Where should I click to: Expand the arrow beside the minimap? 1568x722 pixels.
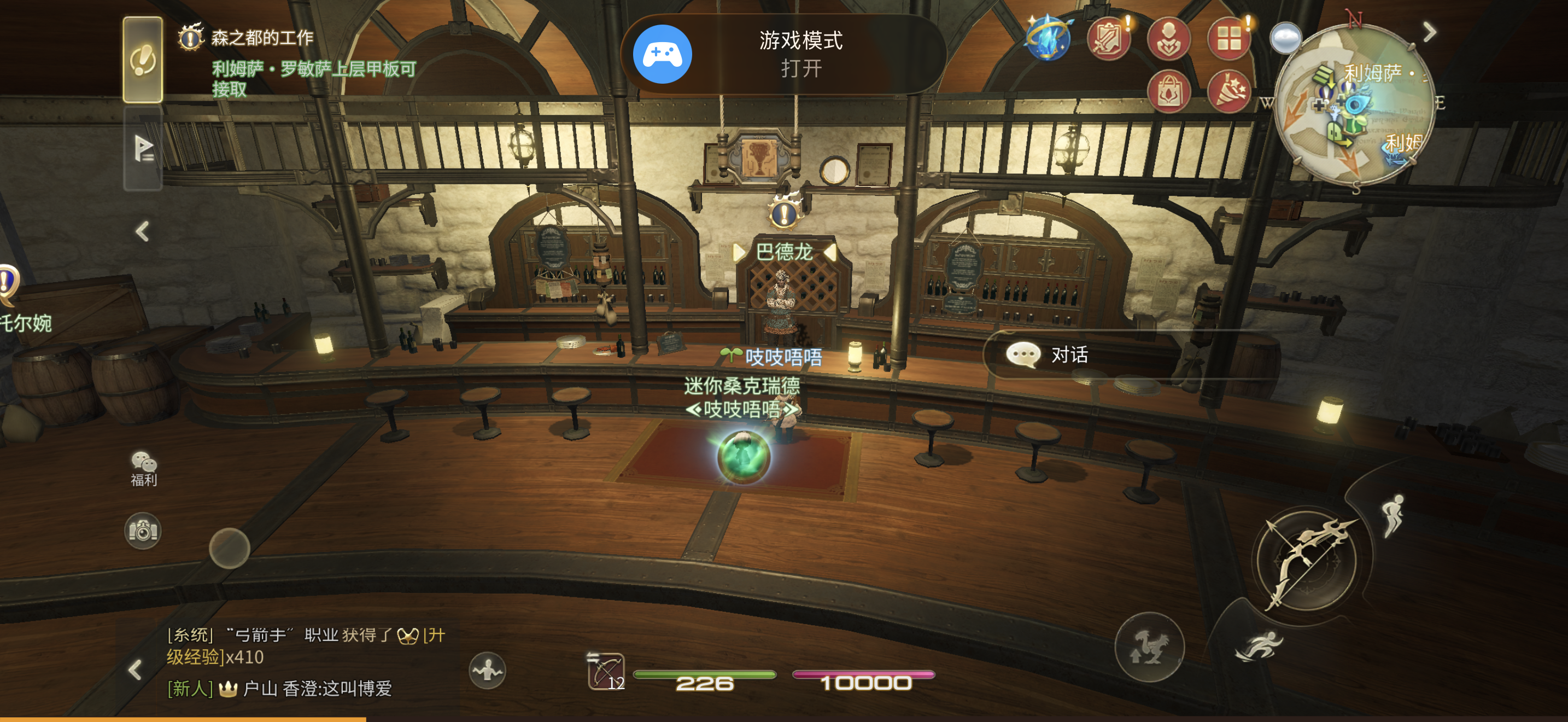tap(1430, 32)
